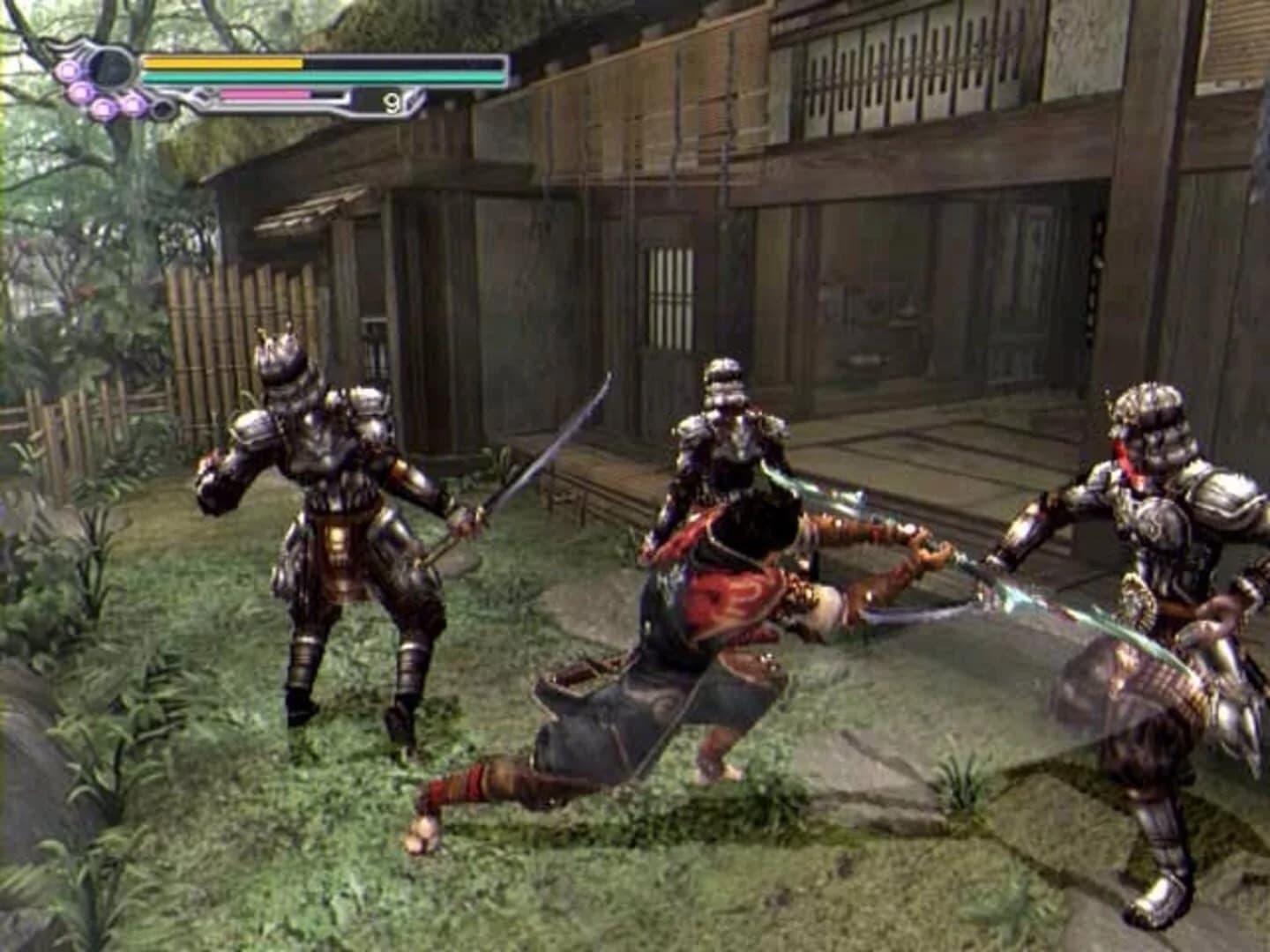Select the bottom purple orb on the HUD

click(103, 108)
